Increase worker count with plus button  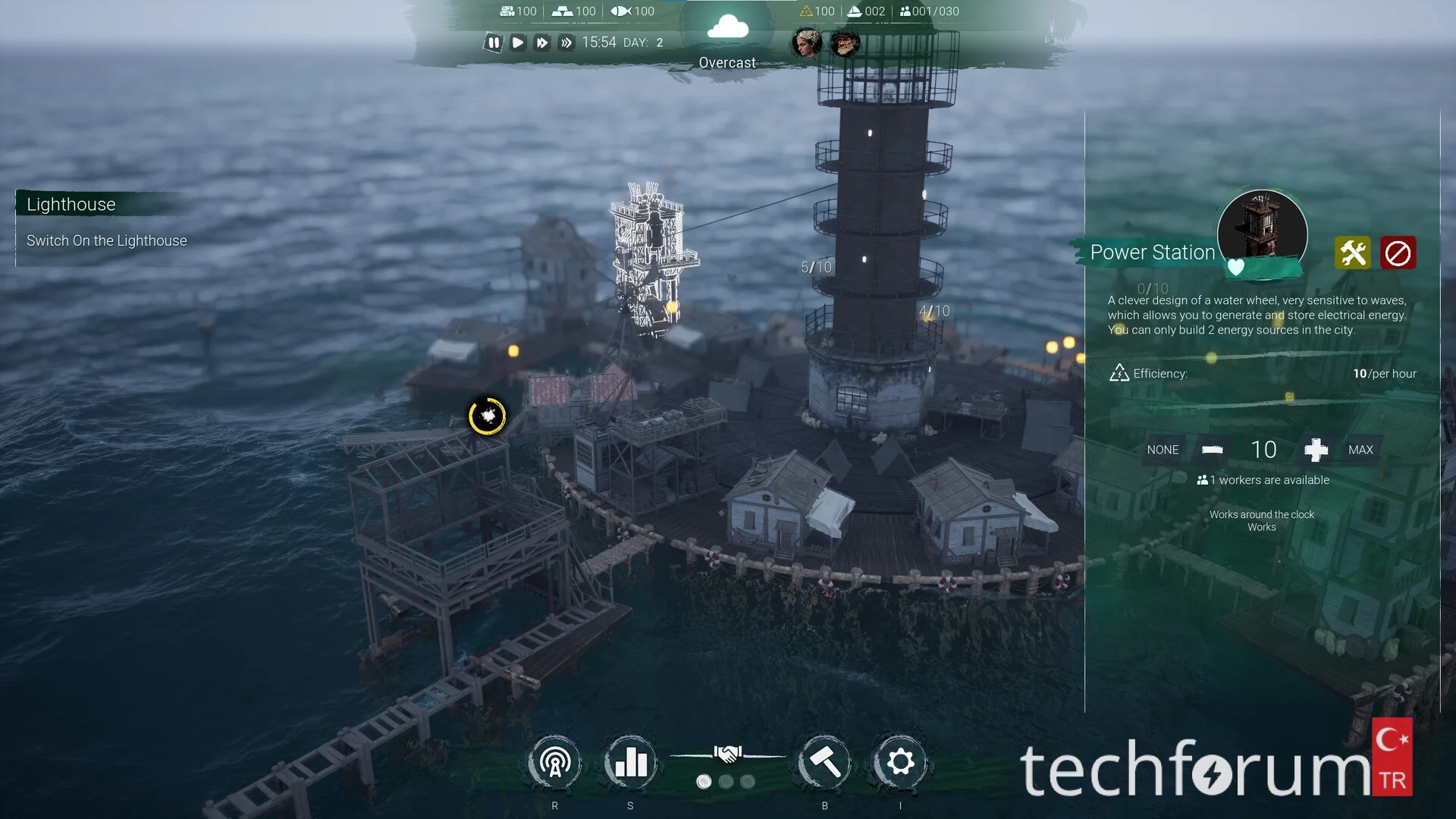tap(1316, 450)
